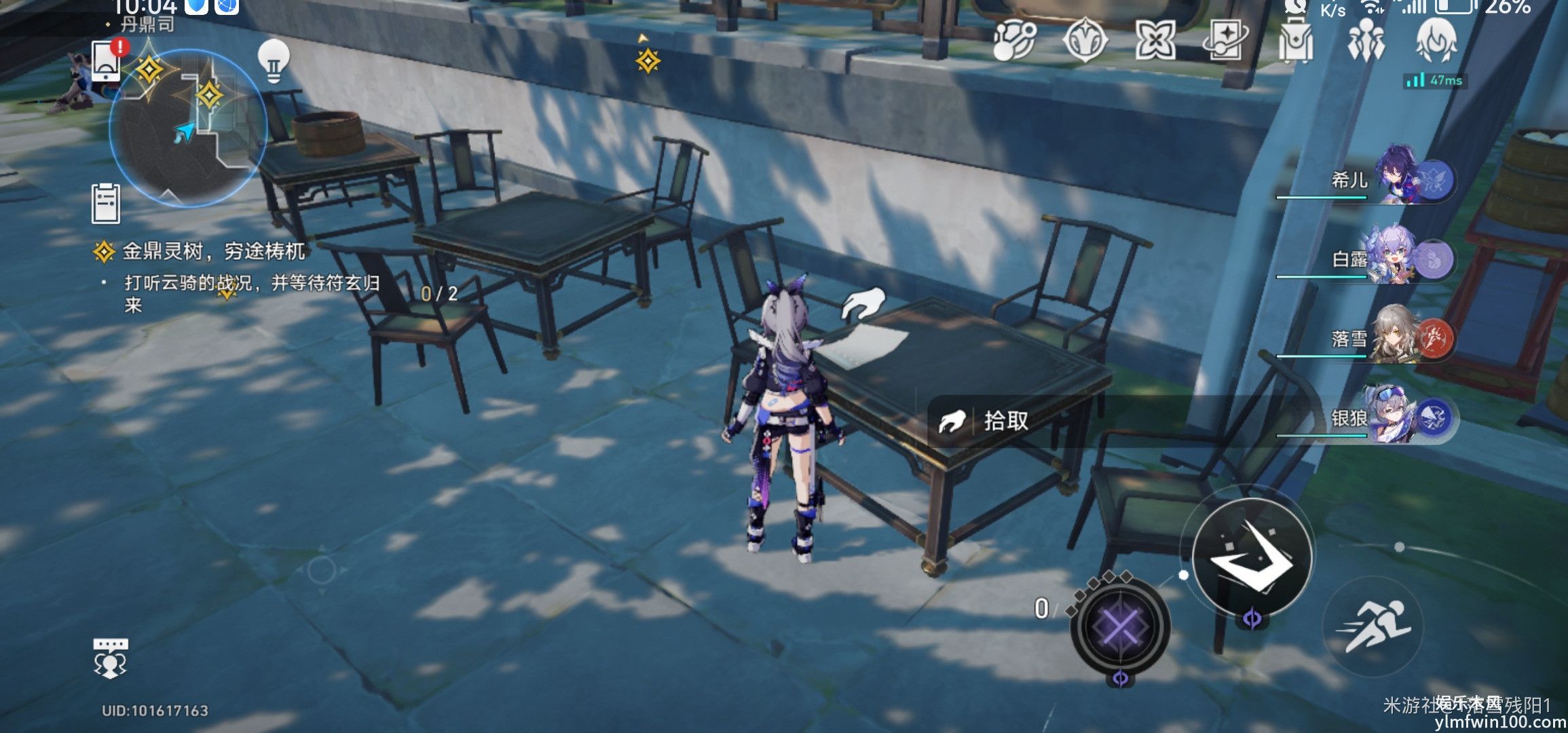Open the three-figure team setup icon

(x=1366, y=41)
